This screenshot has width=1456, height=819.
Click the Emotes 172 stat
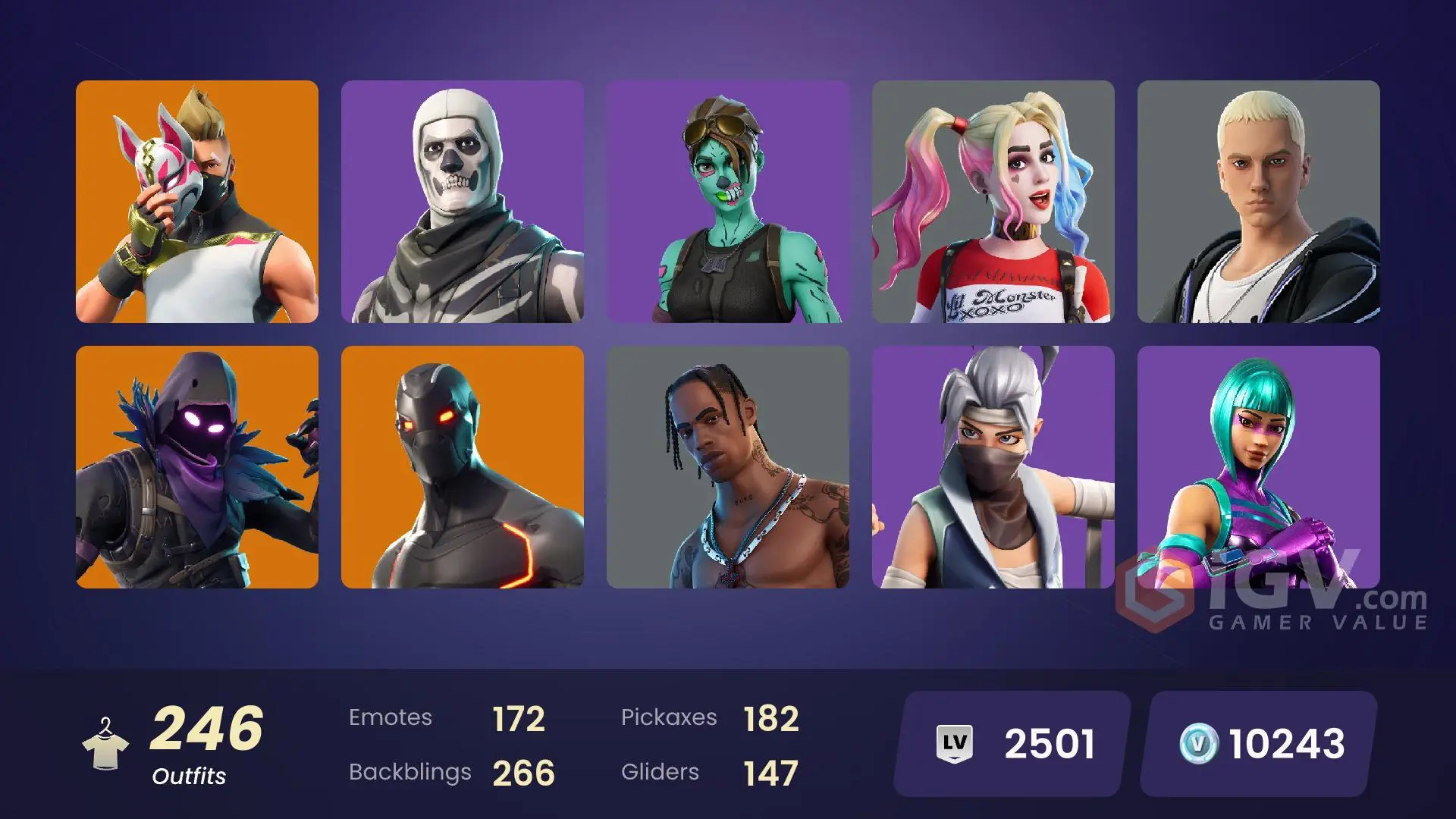click(x=447, y=717)
